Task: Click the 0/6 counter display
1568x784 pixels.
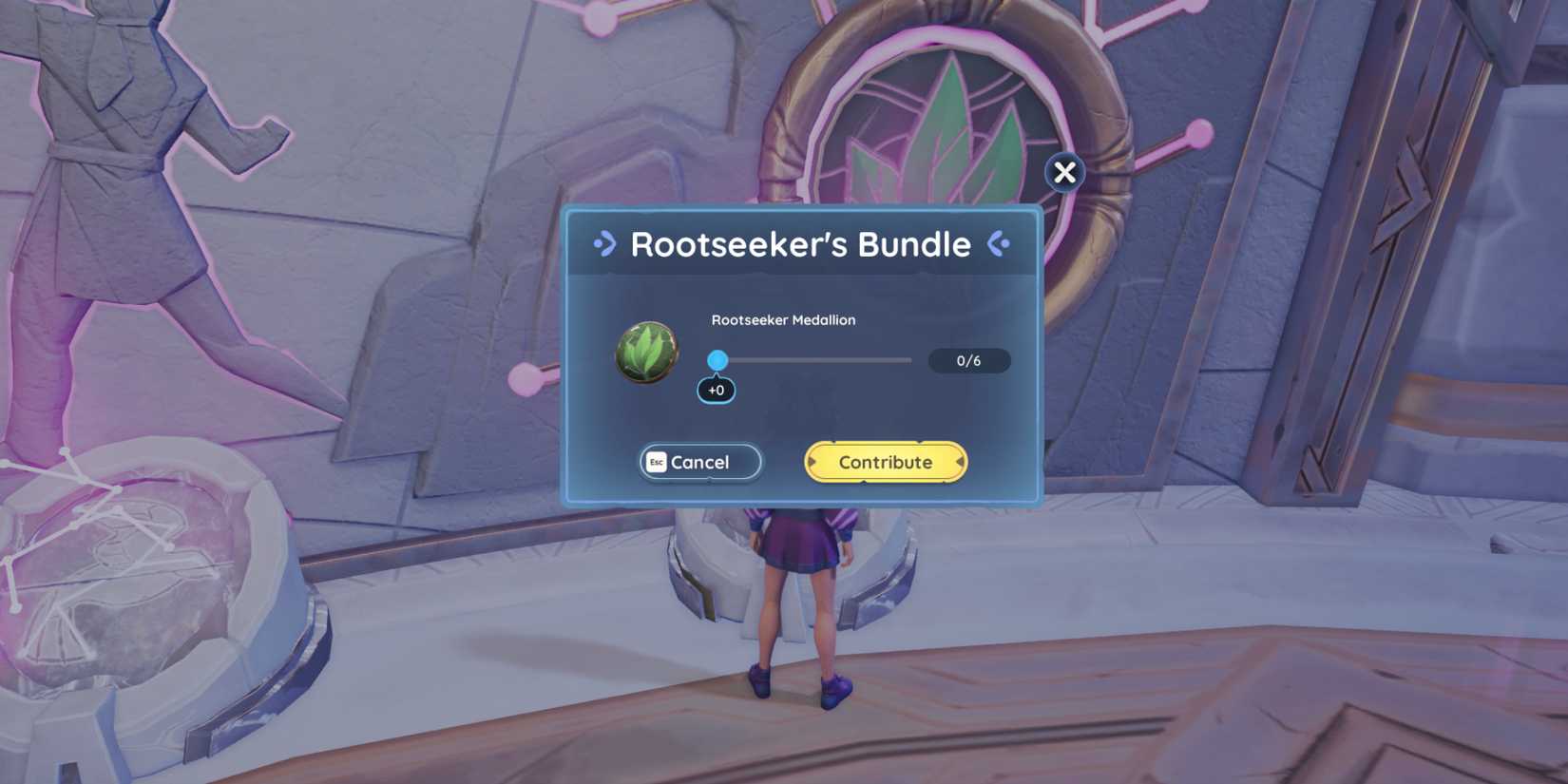Action: (x=970, y=361)
